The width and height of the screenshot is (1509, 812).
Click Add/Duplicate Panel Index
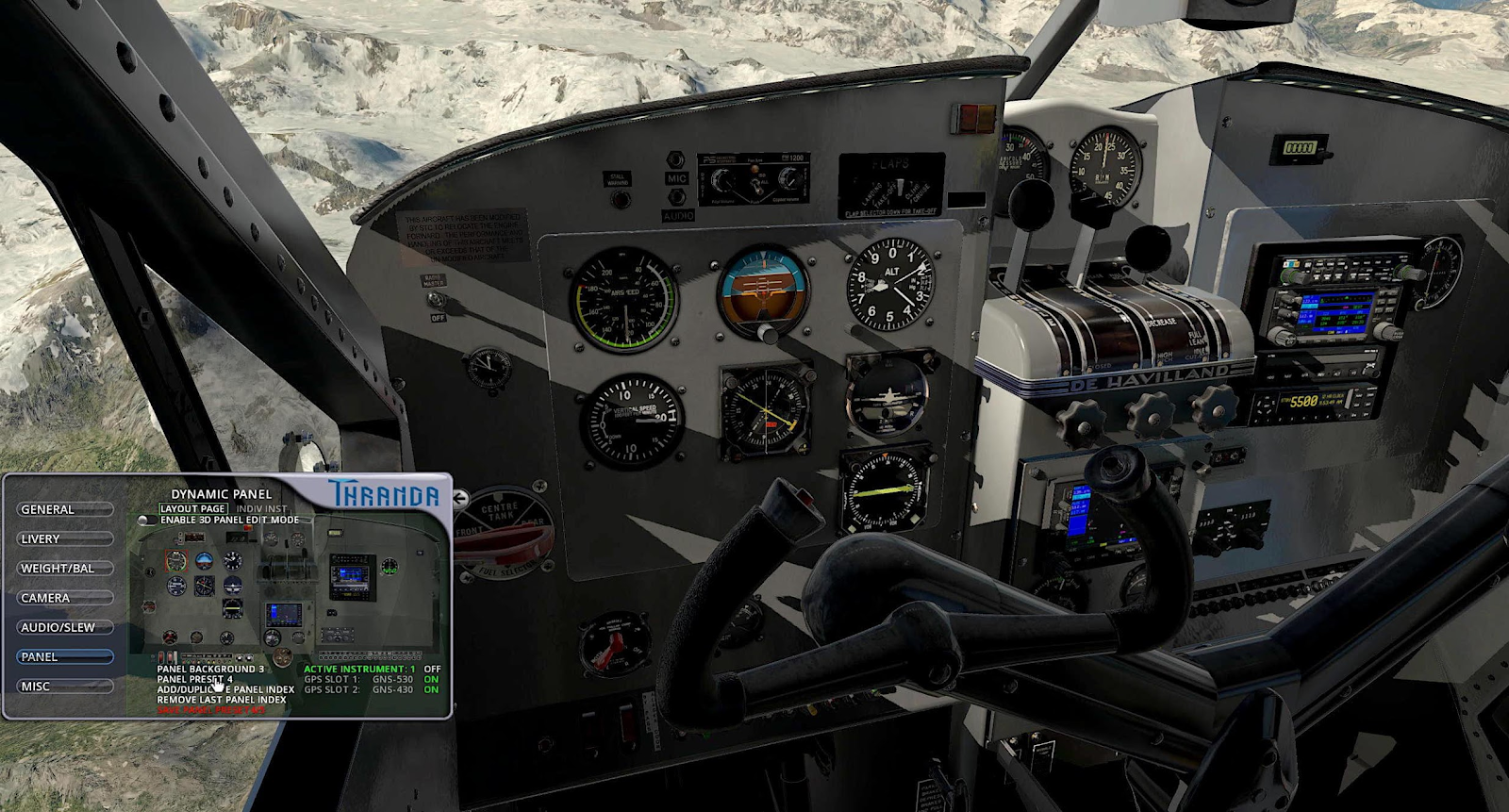(225, 689)
